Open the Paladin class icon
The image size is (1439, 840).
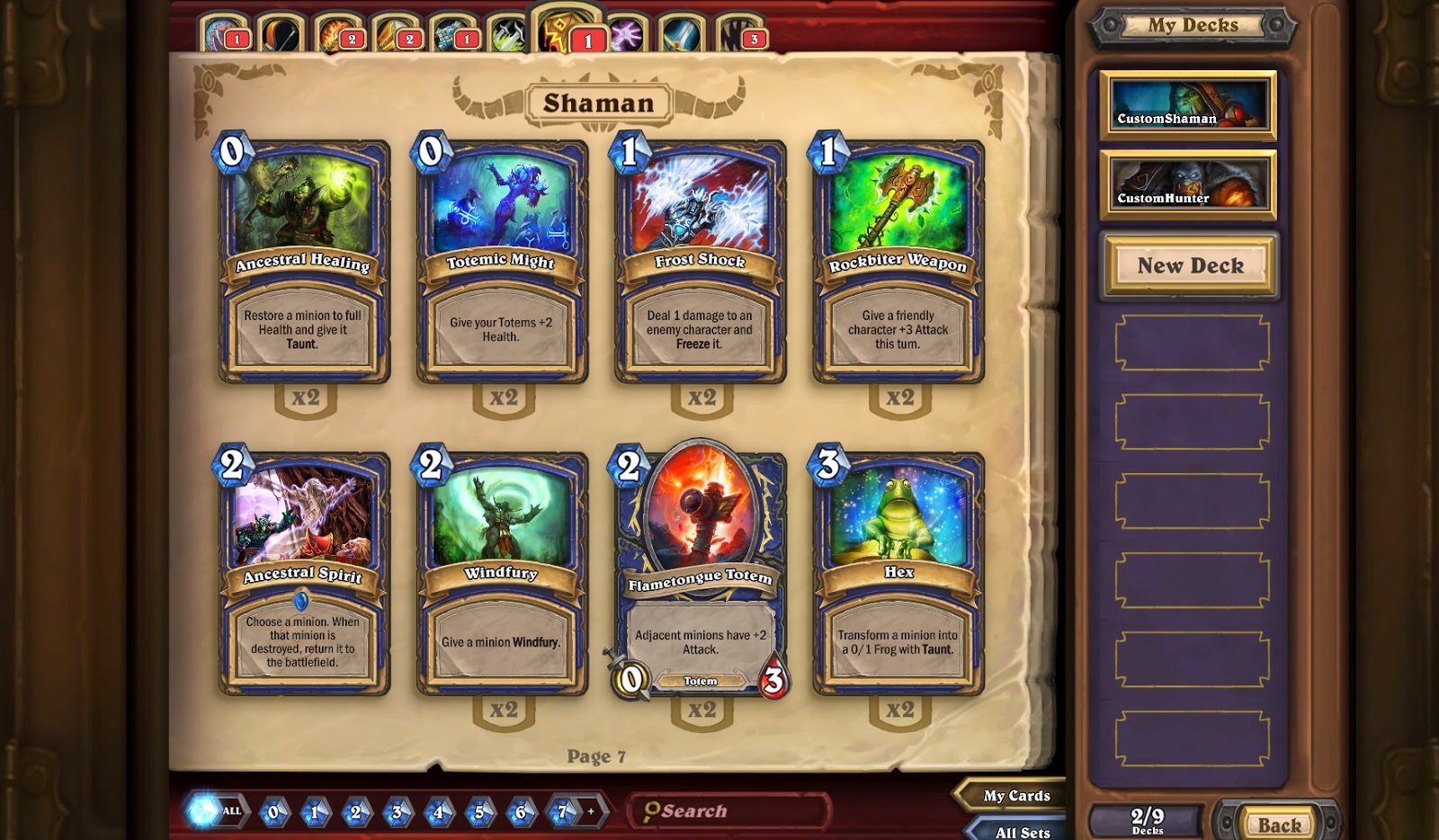389,29
